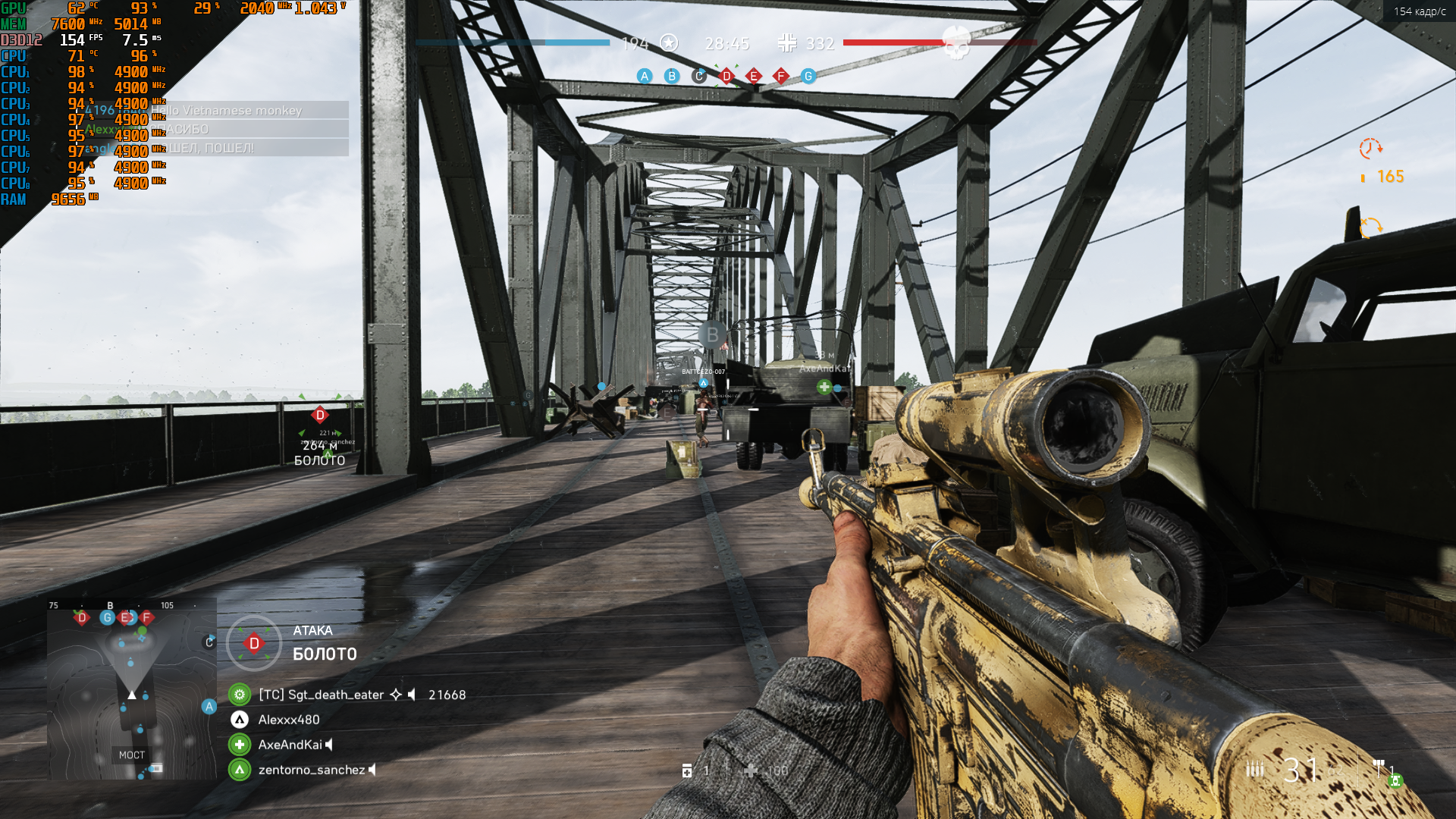Select squad leader Sgt_death_eater row
The width and height of the screenshot is (1456, 819).
point(321,695)
